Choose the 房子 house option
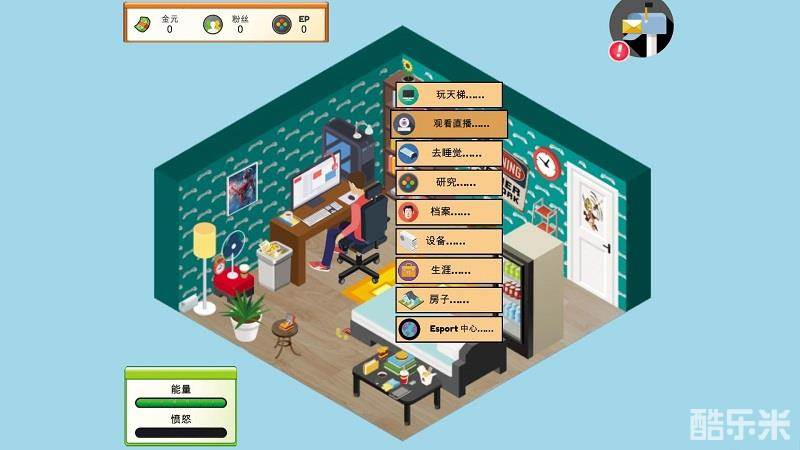Image resolution: width=800 pixels, height=450 pixels. (448, 299)
